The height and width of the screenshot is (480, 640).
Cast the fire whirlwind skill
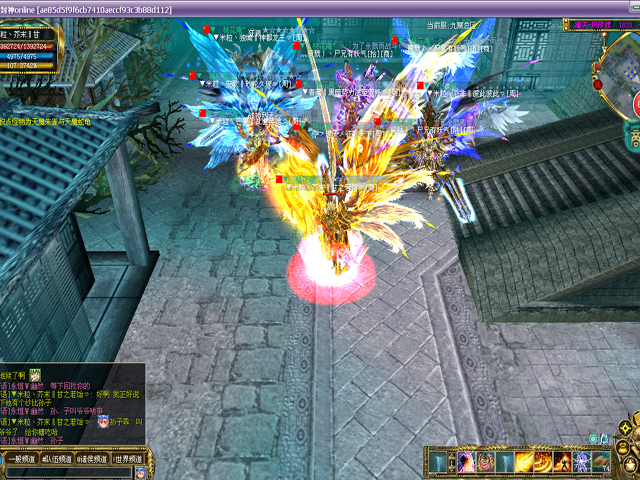point(544,462)
